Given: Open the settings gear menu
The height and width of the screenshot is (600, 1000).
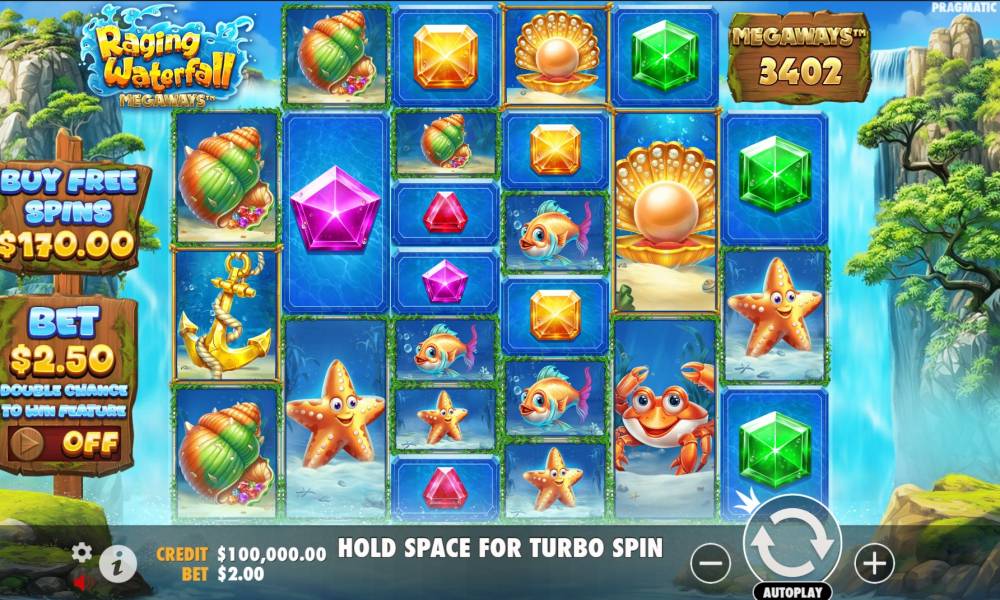Looking at the screenshot, I should tap(82, 552).
